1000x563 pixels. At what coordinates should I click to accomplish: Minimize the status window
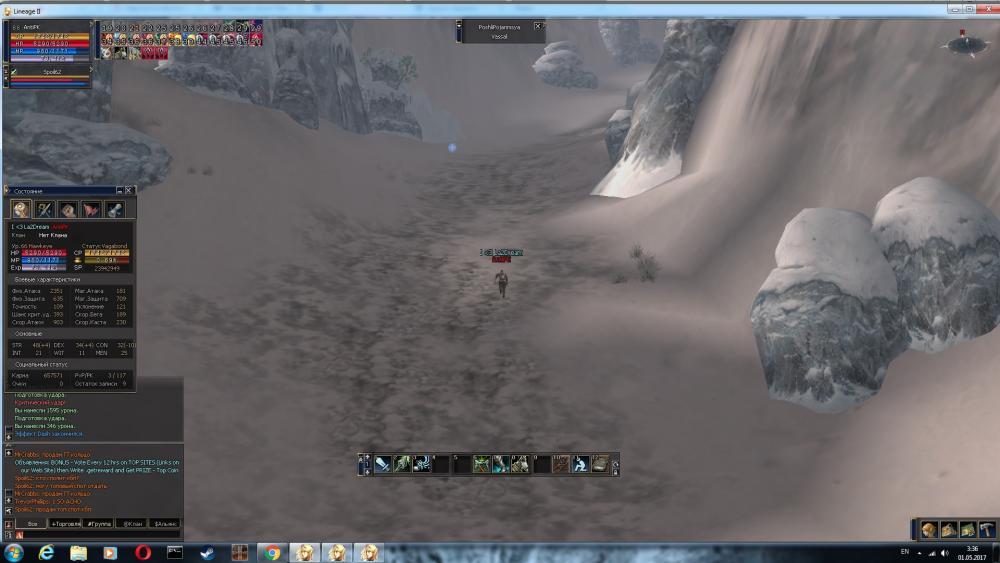[x=119, y=190]
